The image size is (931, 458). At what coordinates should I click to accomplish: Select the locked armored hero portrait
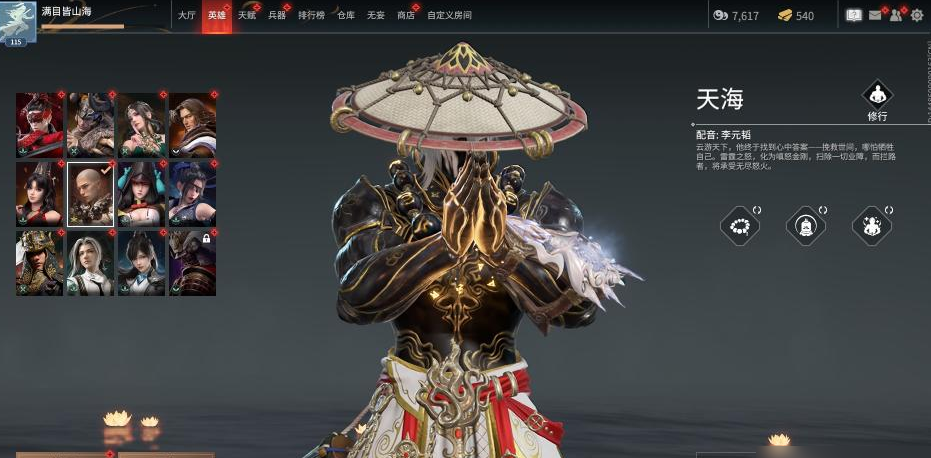[x=192, y=263]
